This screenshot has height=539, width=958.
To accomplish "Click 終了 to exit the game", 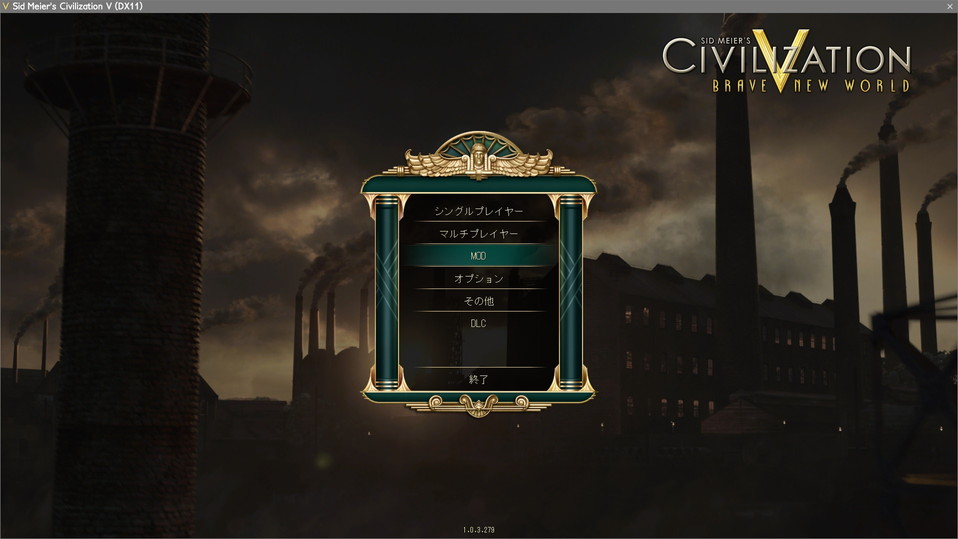I will pos(478,379).
